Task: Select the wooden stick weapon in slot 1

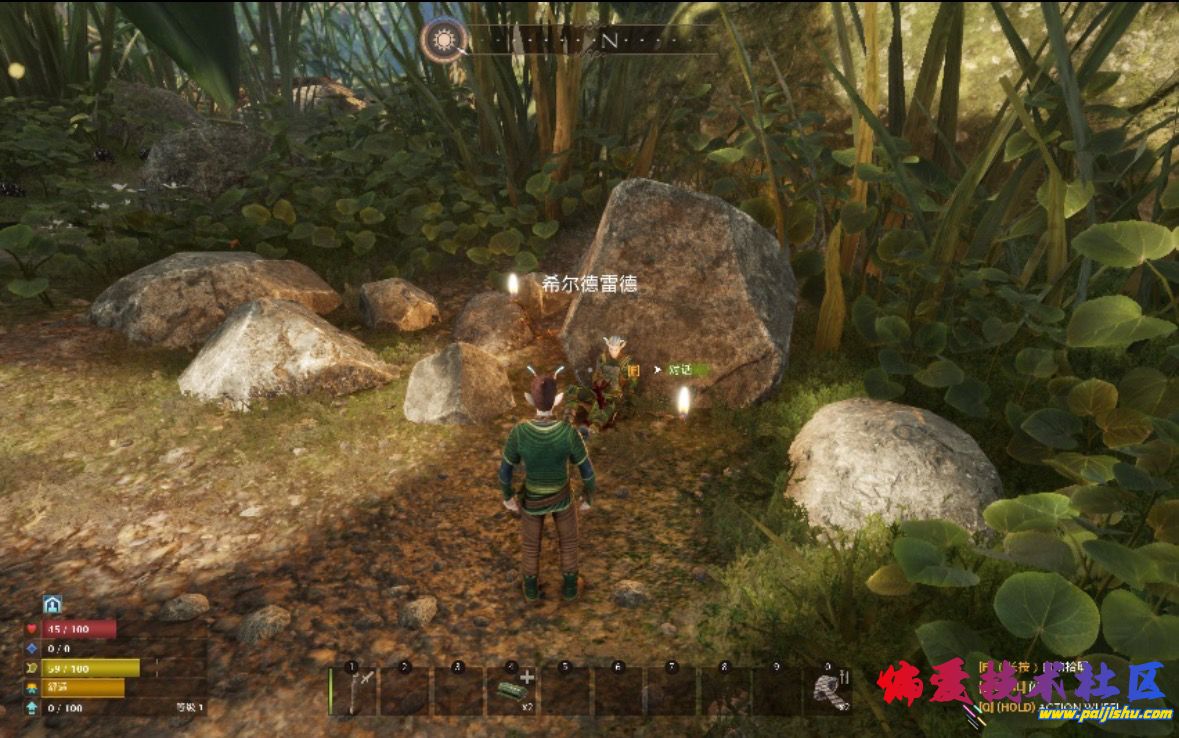Action: [353, 691]
